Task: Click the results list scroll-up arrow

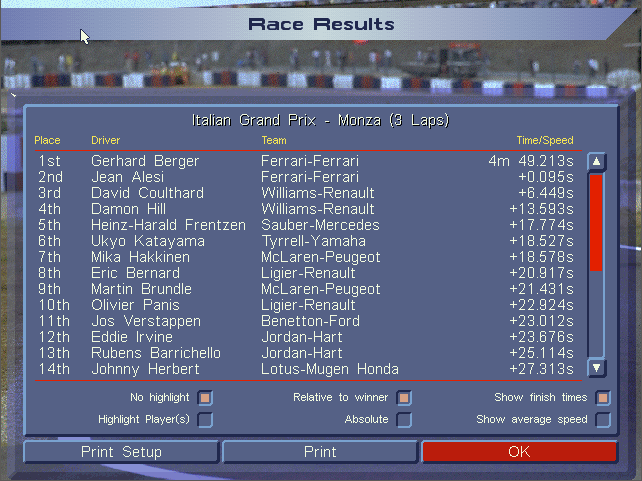Action: (x=596, y=162)
